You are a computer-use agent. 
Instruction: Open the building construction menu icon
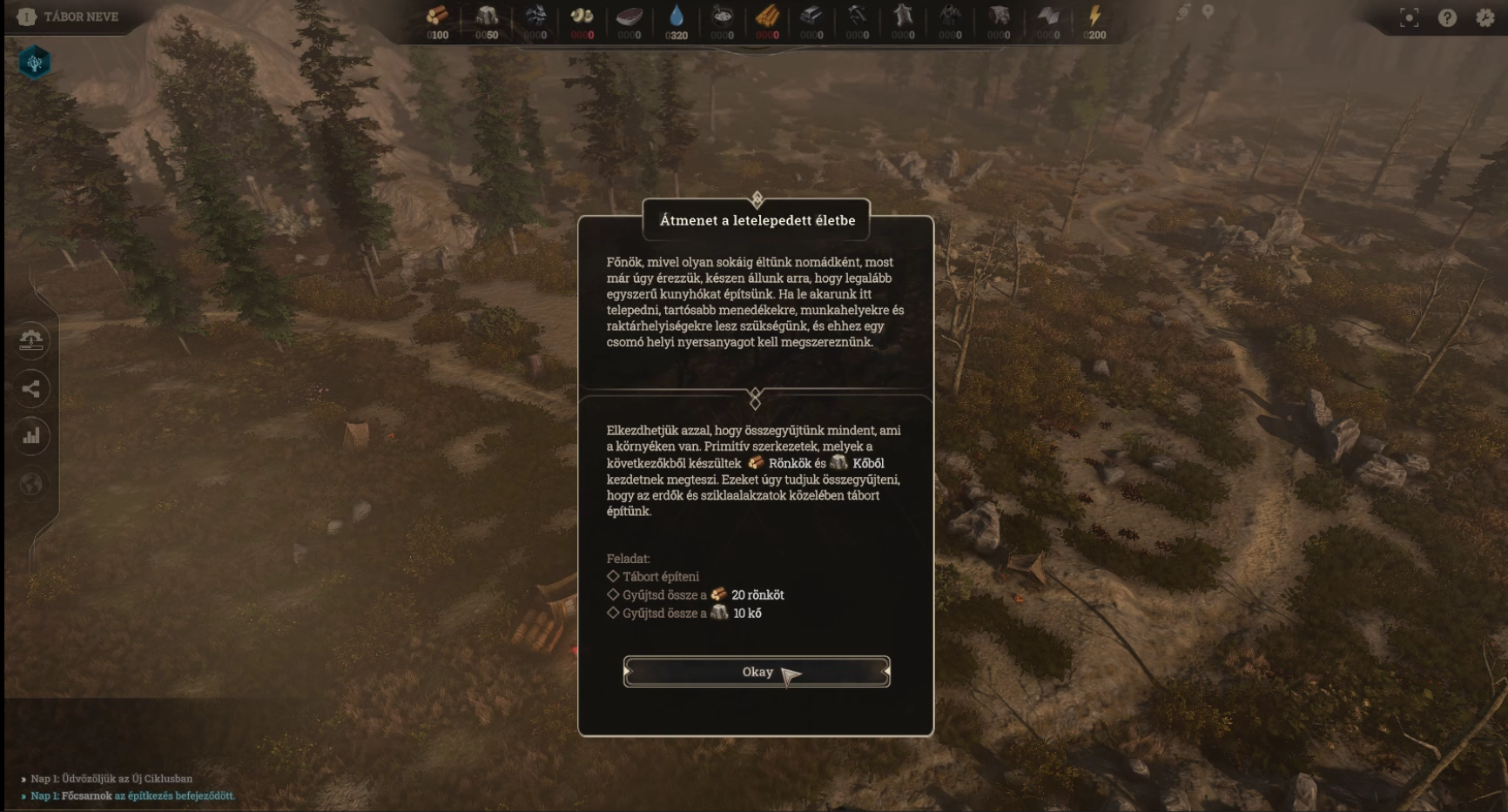click(x=31, y=340)
